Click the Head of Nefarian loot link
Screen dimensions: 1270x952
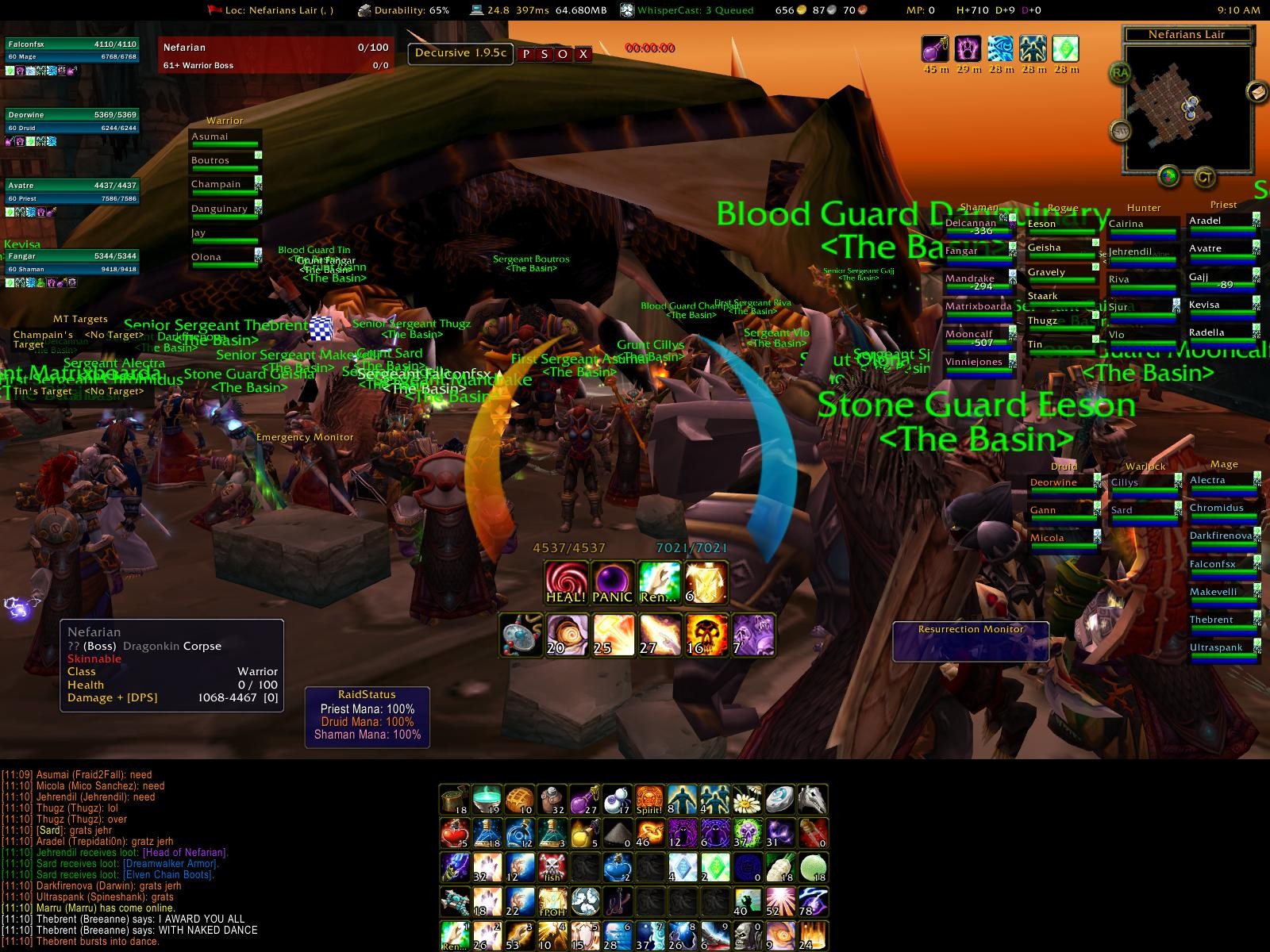[x=184, y=853]
